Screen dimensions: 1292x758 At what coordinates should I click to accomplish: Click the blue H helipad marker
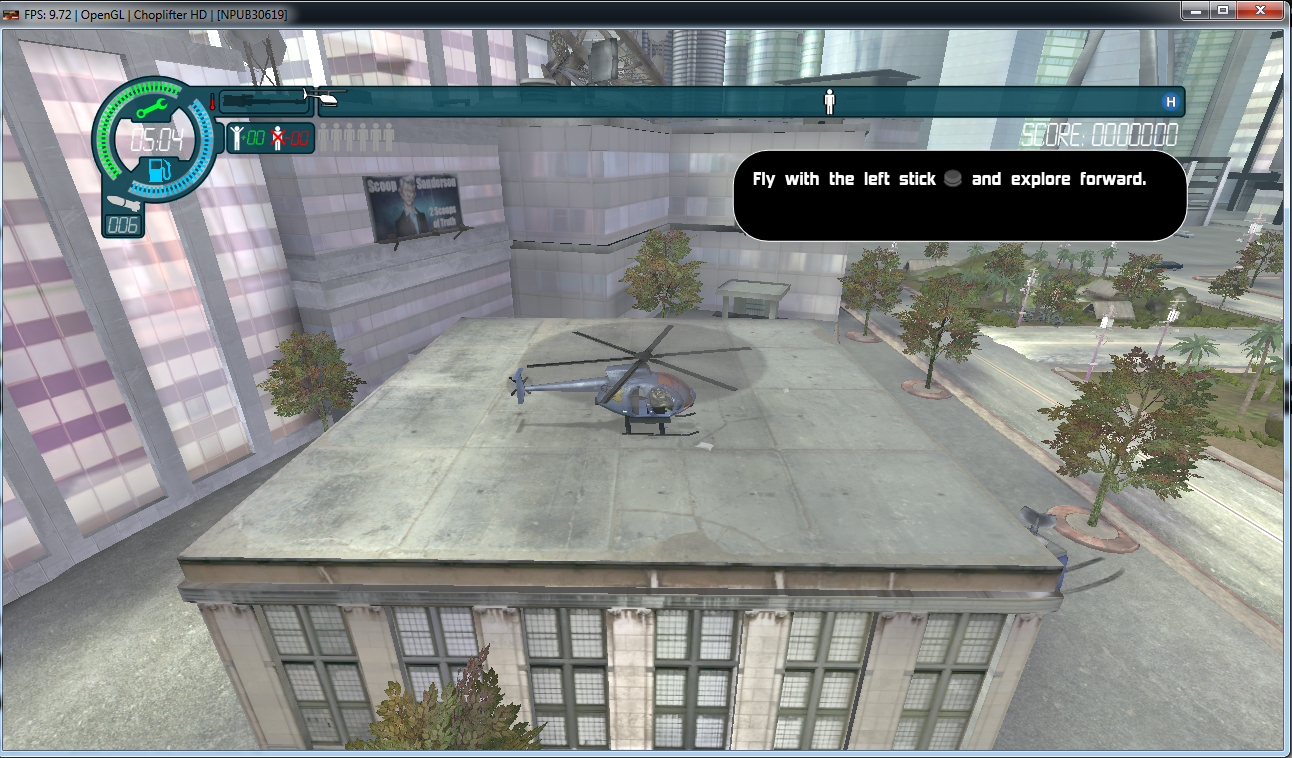[1171, 102]
